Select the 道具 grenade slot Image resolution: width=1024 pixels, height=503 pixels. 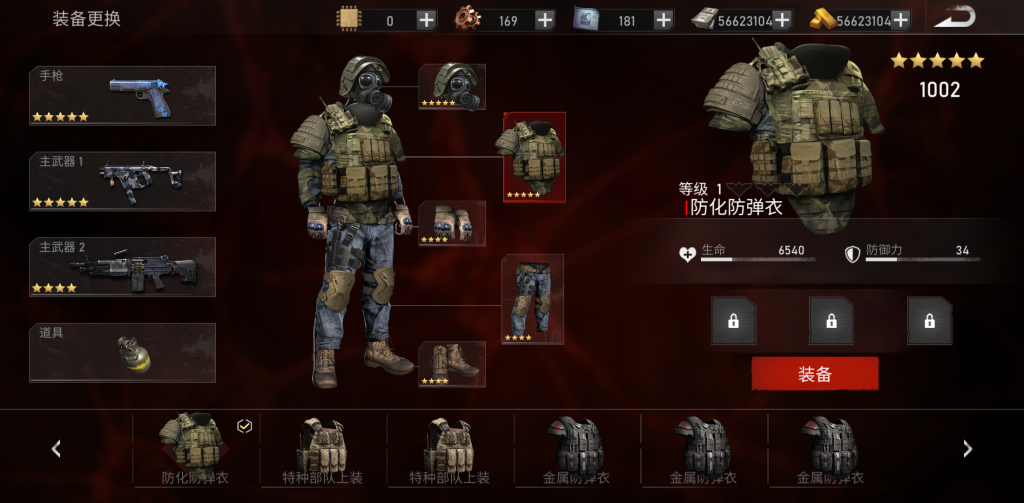(x=122, y=352)
